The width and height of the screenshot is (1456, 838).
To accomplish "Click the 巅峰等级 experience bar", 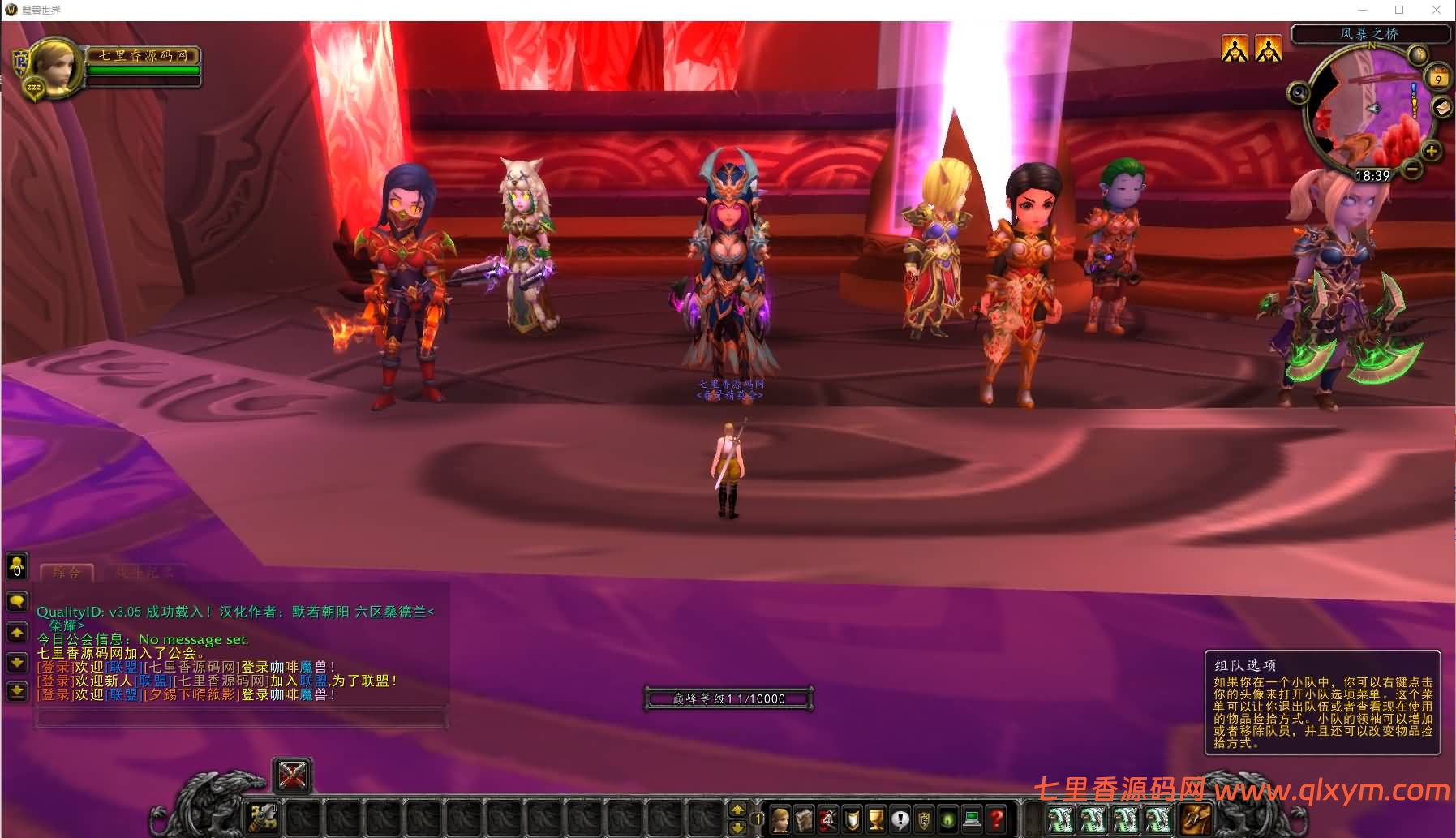I will pos(728,698).
